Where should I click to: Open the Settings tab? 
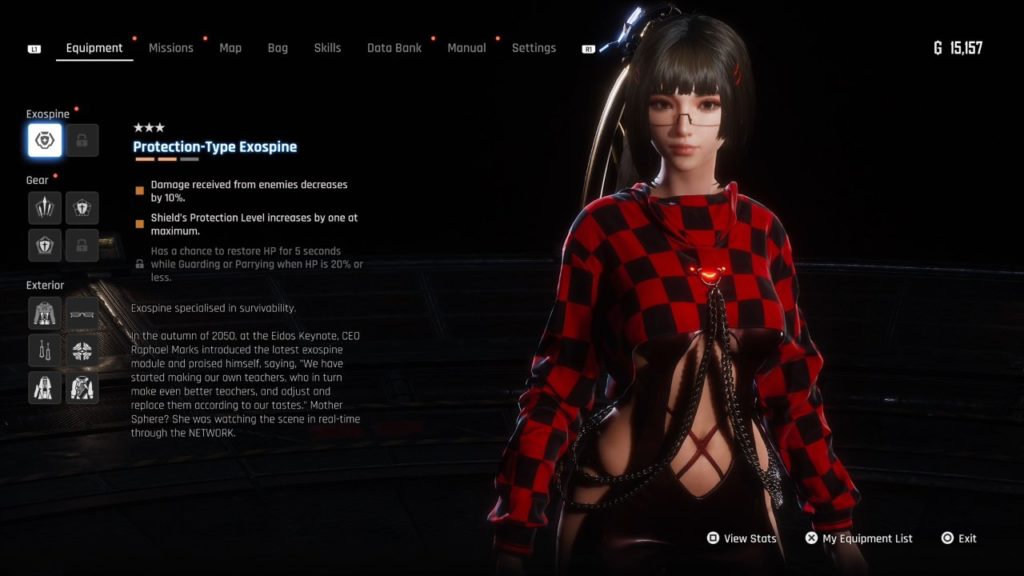point(533,48)
